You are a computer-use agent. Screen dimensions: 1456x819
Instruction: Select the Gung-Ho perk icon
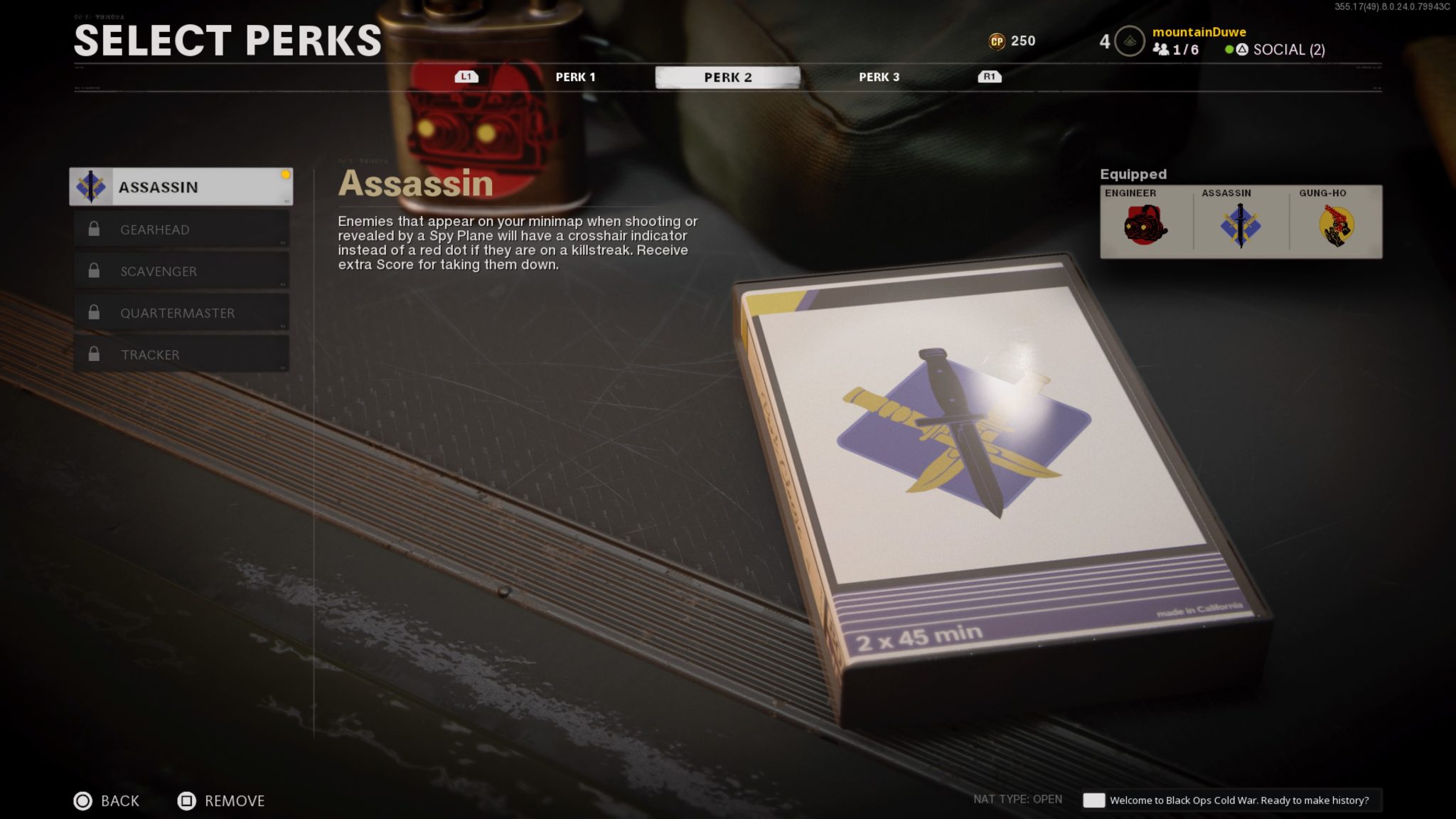[1339, 225]
